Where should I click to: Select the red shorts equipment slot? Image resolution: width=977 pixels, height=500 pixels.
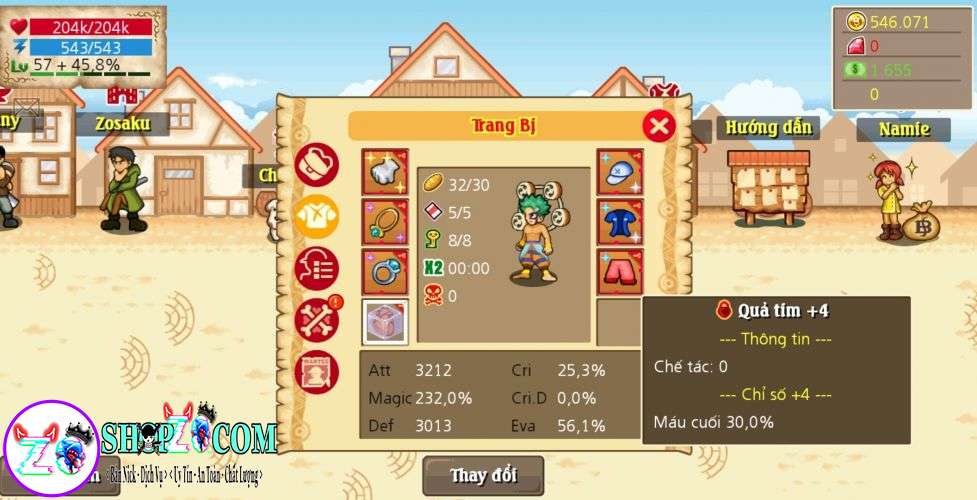click(620, 272)
